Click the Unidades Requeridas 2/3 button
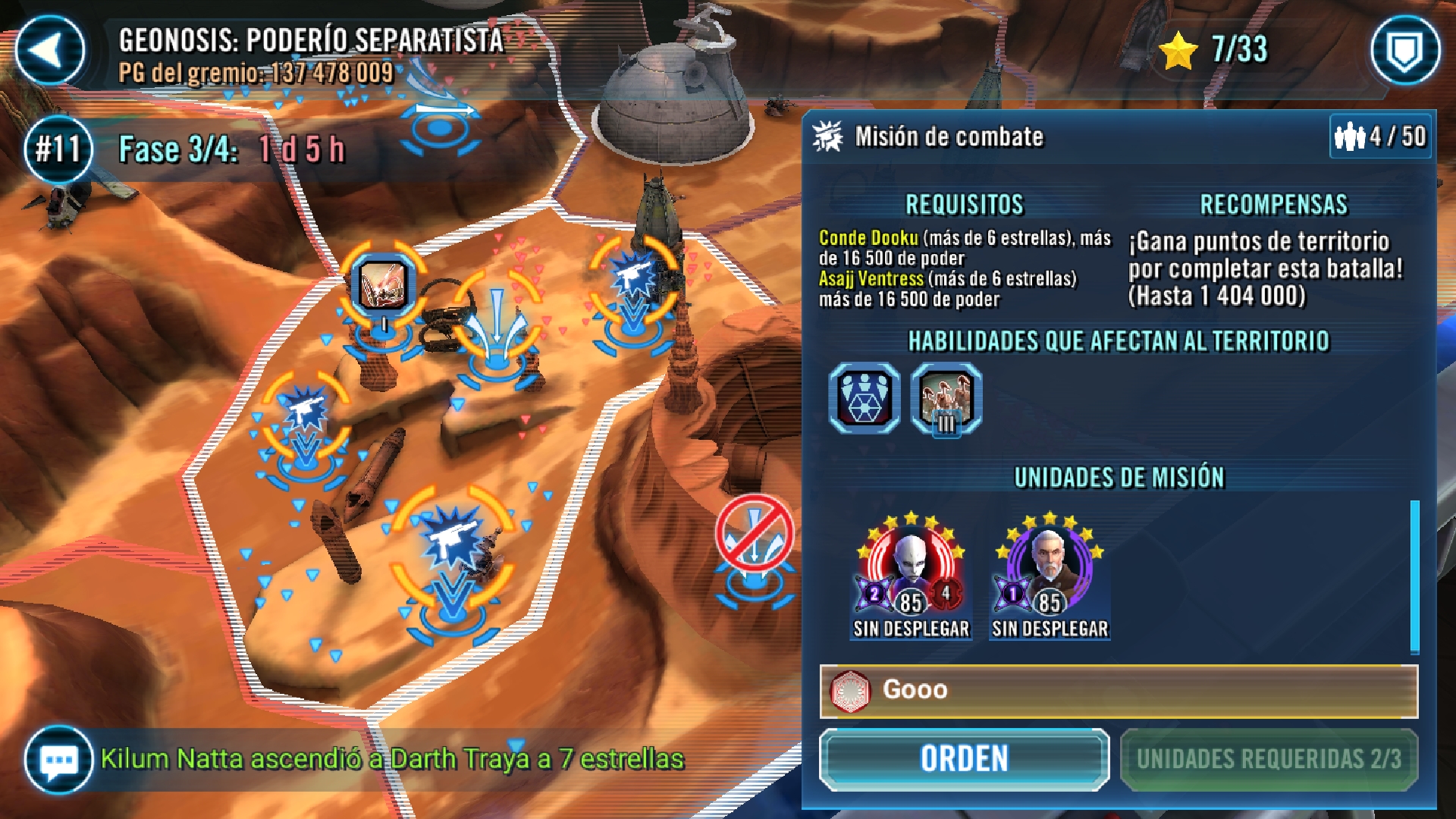The image size is (1456, 819). (x=1269, y=759)
